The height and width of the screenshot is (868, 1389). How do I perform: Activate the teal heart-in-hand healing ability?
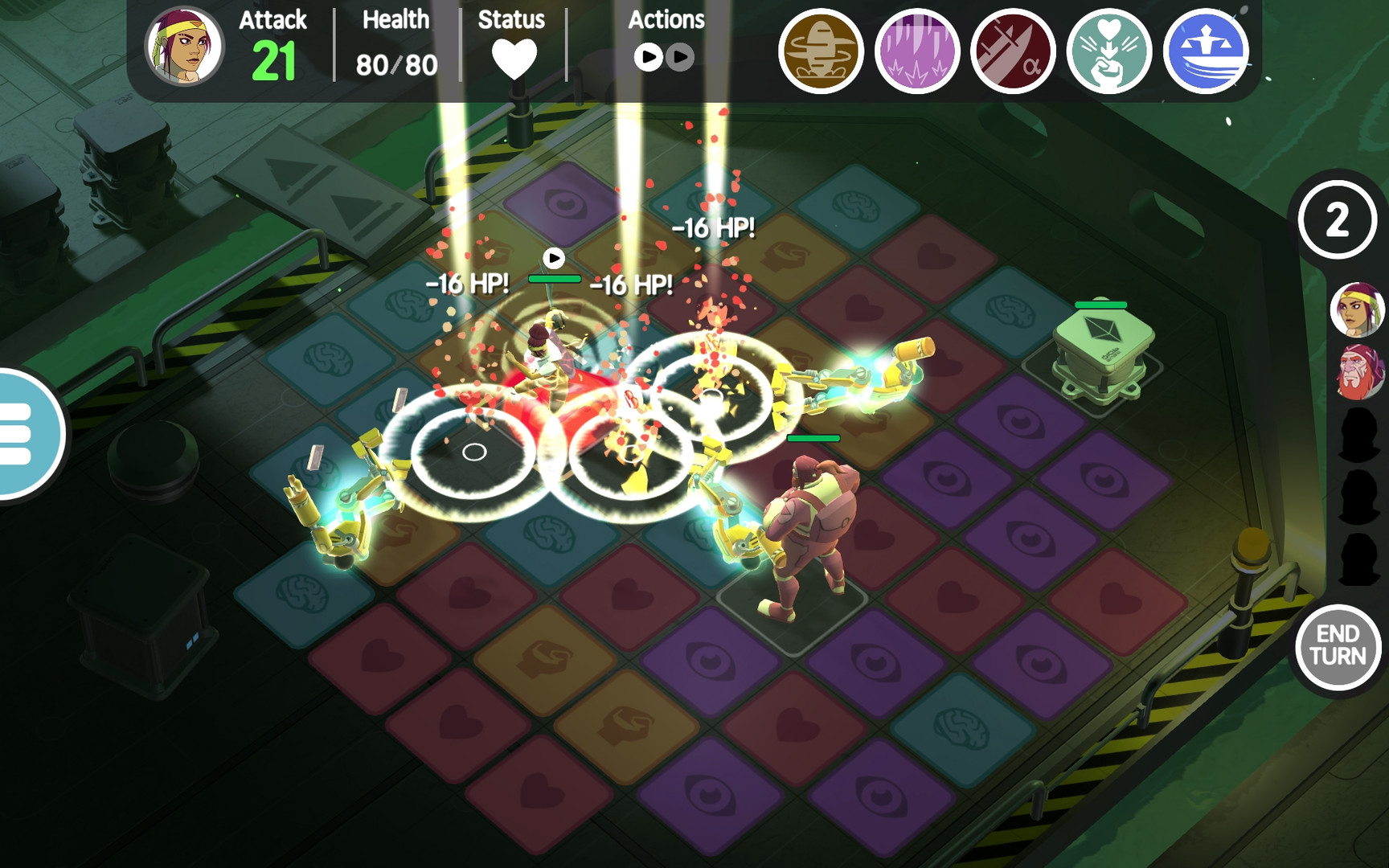point(1109,51)
